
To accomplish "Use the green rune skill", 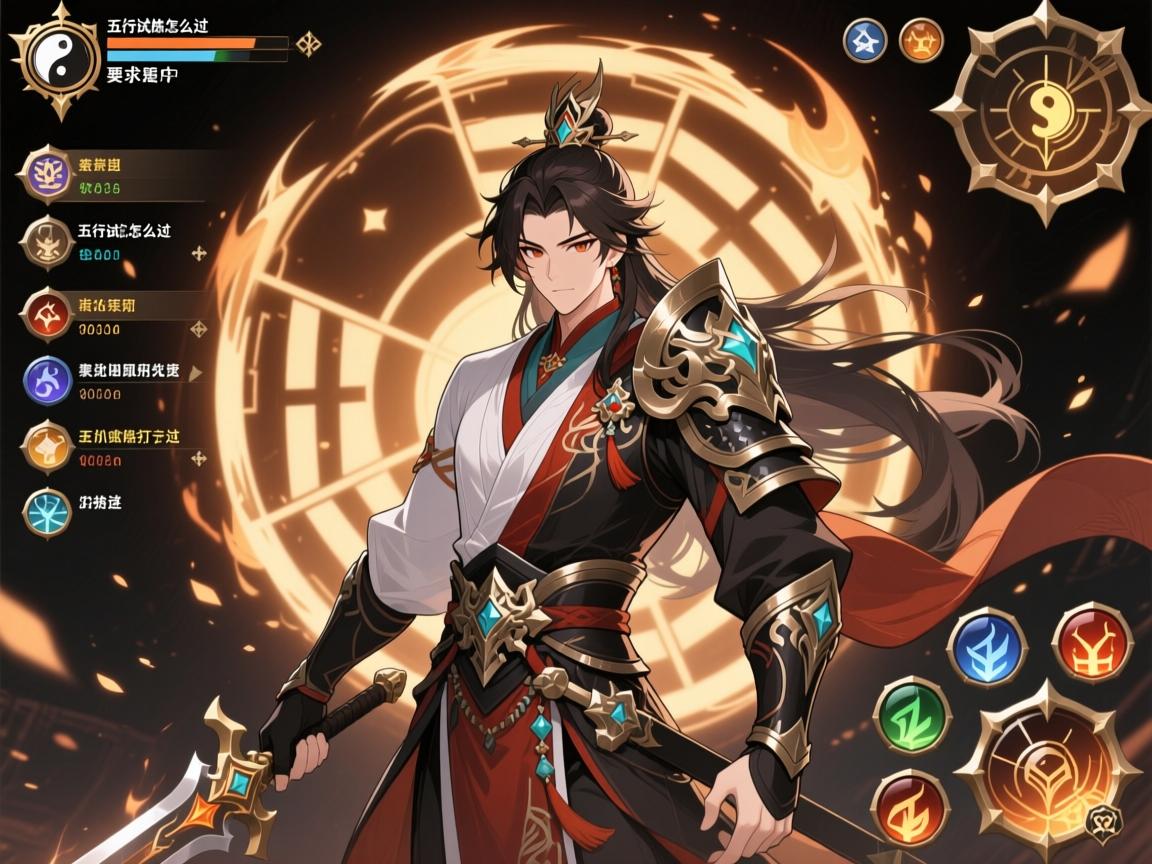I will click(910, 714).
